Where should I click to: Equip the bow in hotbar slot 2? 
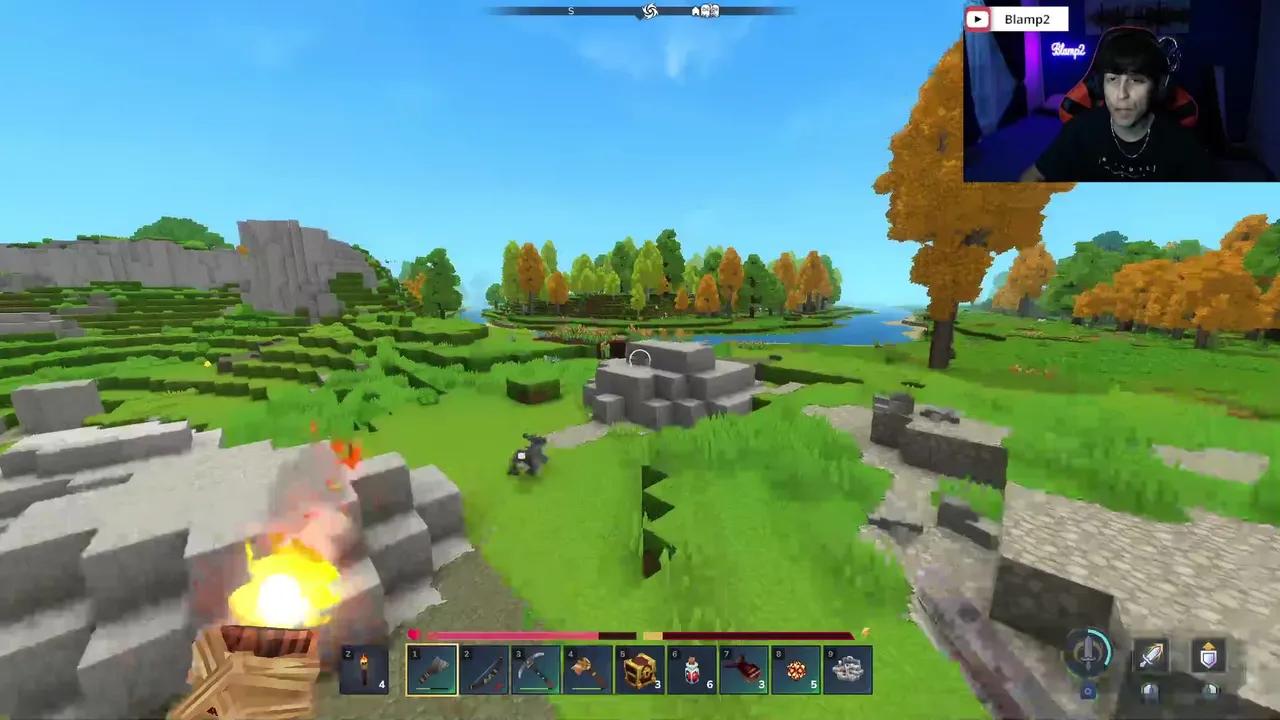tap(484, 670)
